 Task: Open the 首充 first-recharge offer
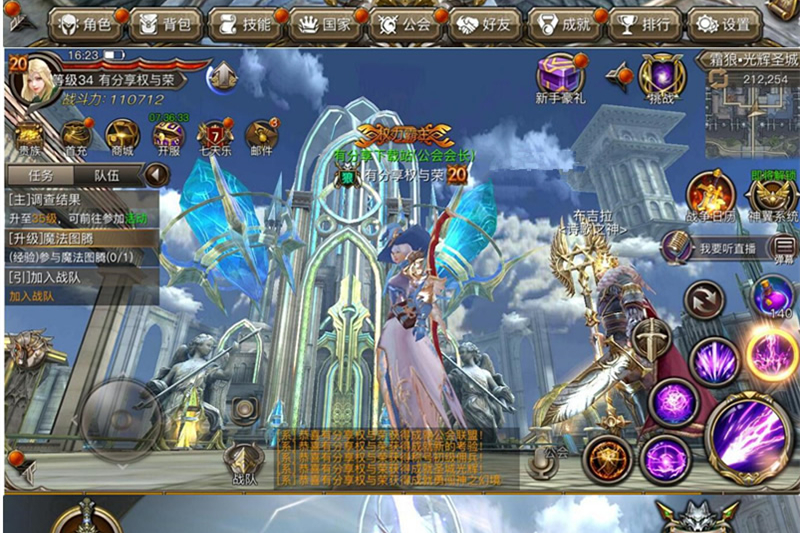pos(76,137)
